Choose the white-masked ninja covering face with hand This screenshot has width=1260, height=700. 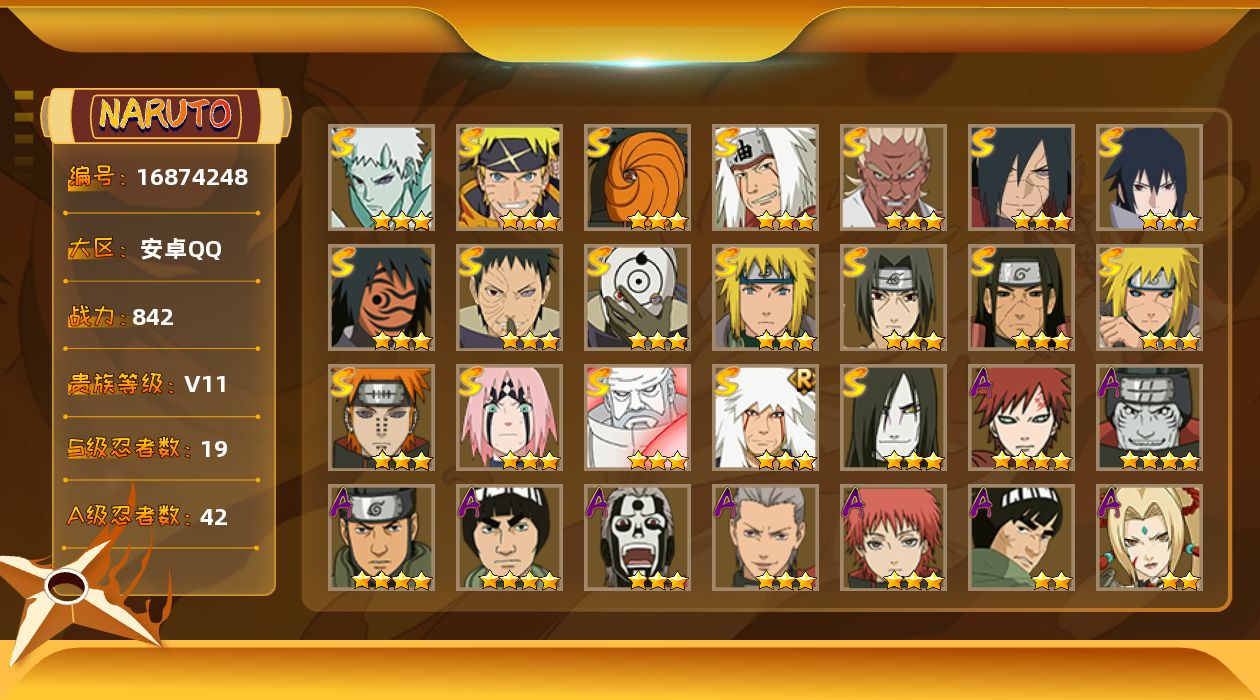637,298
